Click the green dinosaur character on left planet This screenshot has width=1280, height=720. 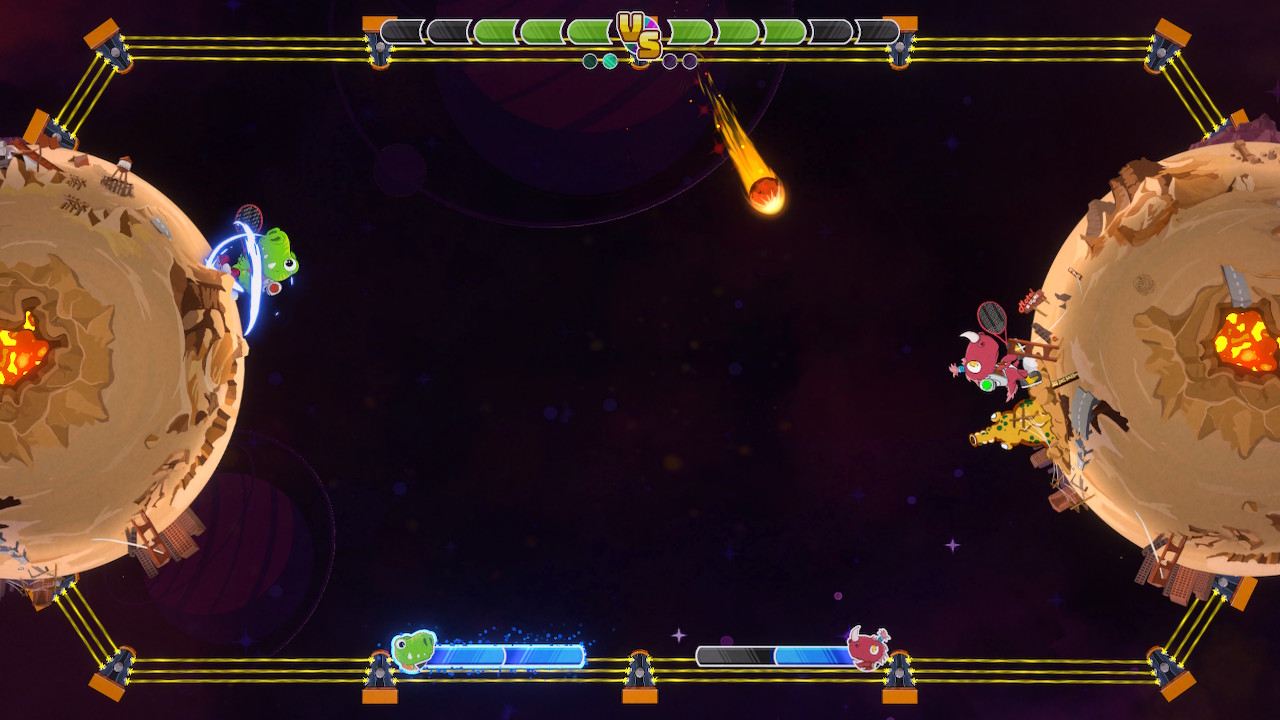[278, 255]
